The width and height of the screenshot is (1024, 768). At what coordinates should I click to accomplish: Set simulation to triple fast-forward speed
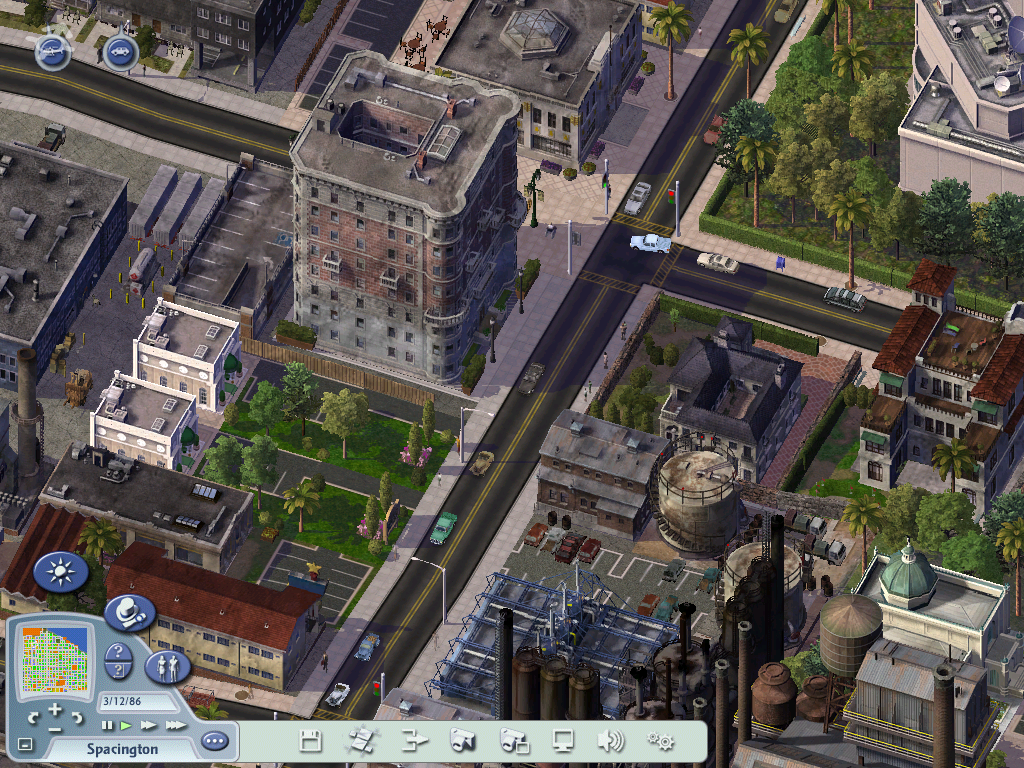point(175,725)
